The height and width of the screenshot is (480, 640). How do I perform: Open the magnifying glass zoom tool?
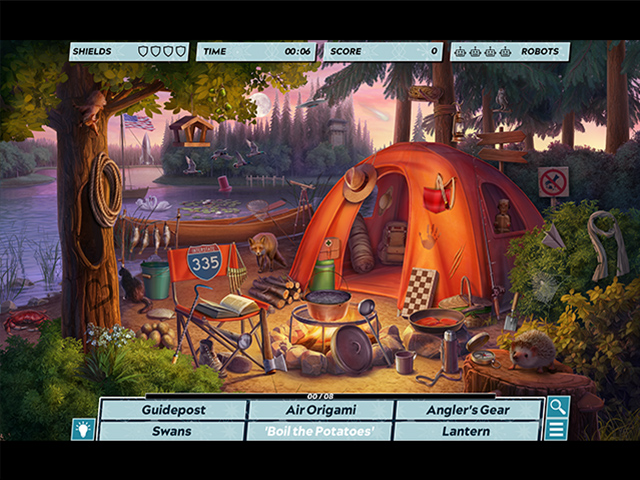pos(556,407)
